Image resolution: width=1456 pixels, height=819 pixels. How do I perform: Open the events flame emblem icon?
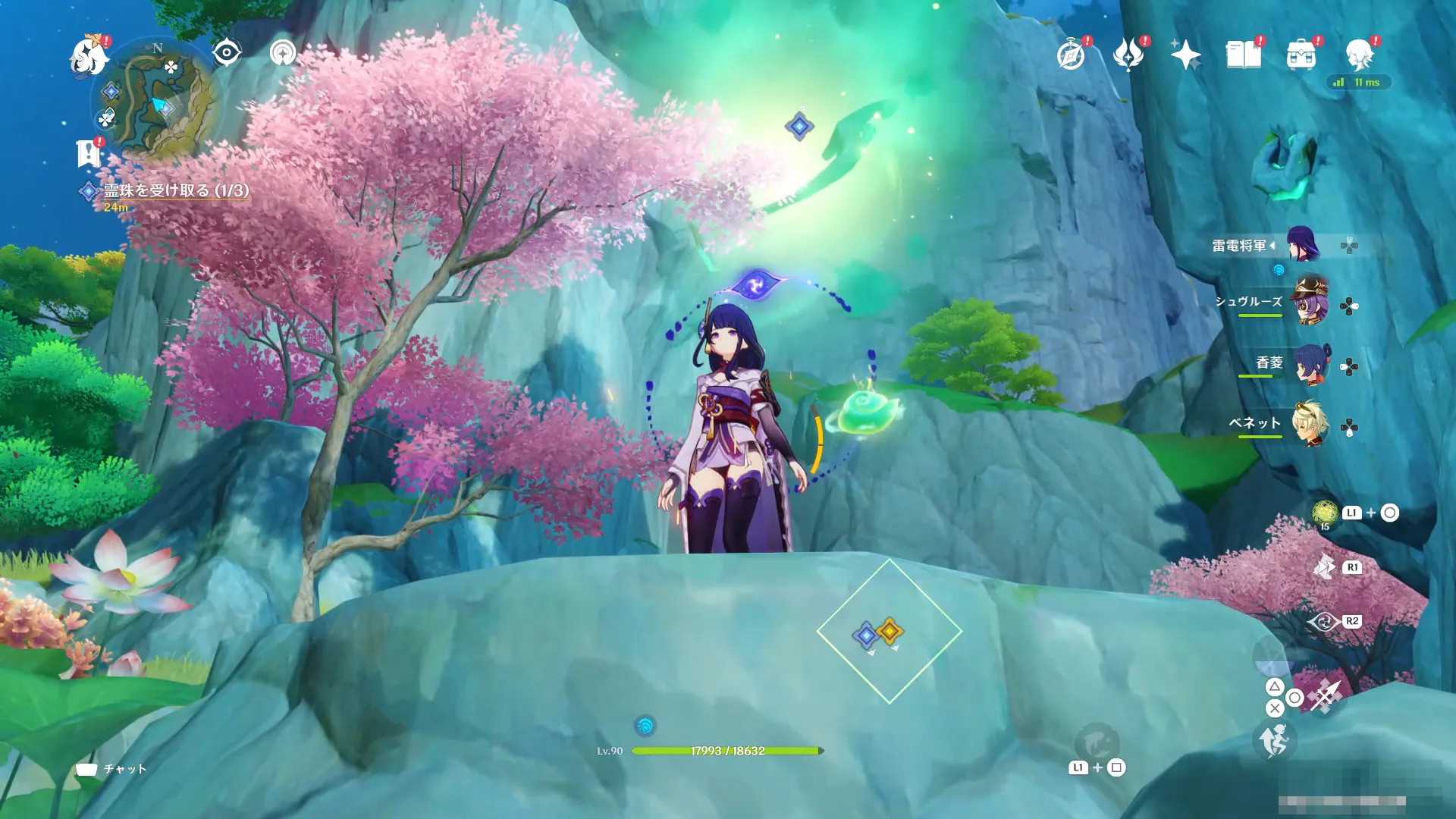(x=1128, y=55)
